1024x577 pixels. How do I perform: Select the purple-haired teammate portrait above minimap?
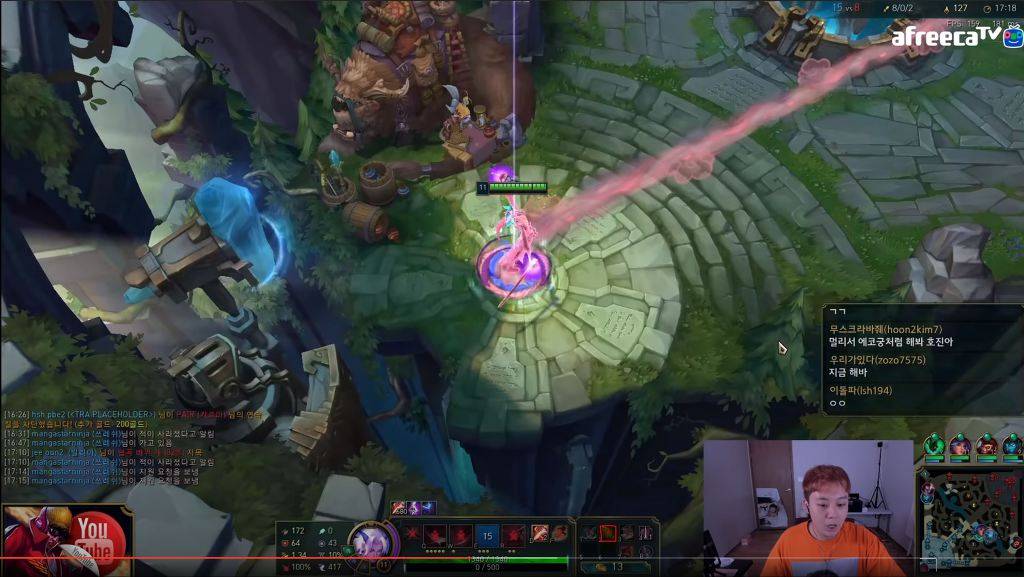960,445
